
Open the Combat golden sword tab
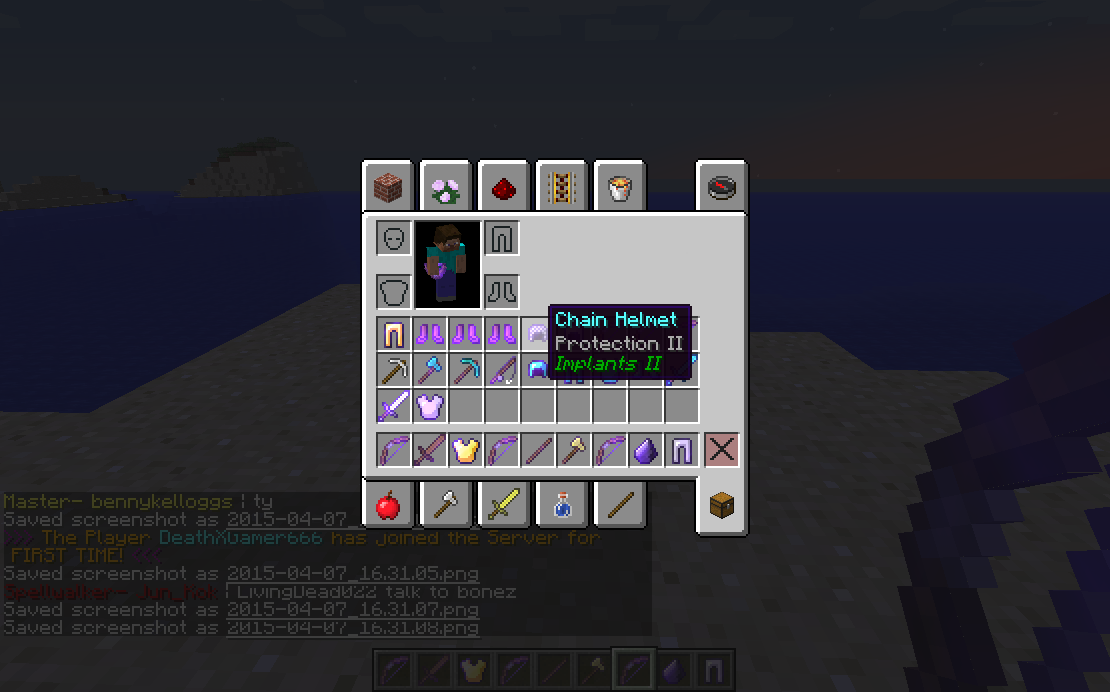(x=503, y=506)
